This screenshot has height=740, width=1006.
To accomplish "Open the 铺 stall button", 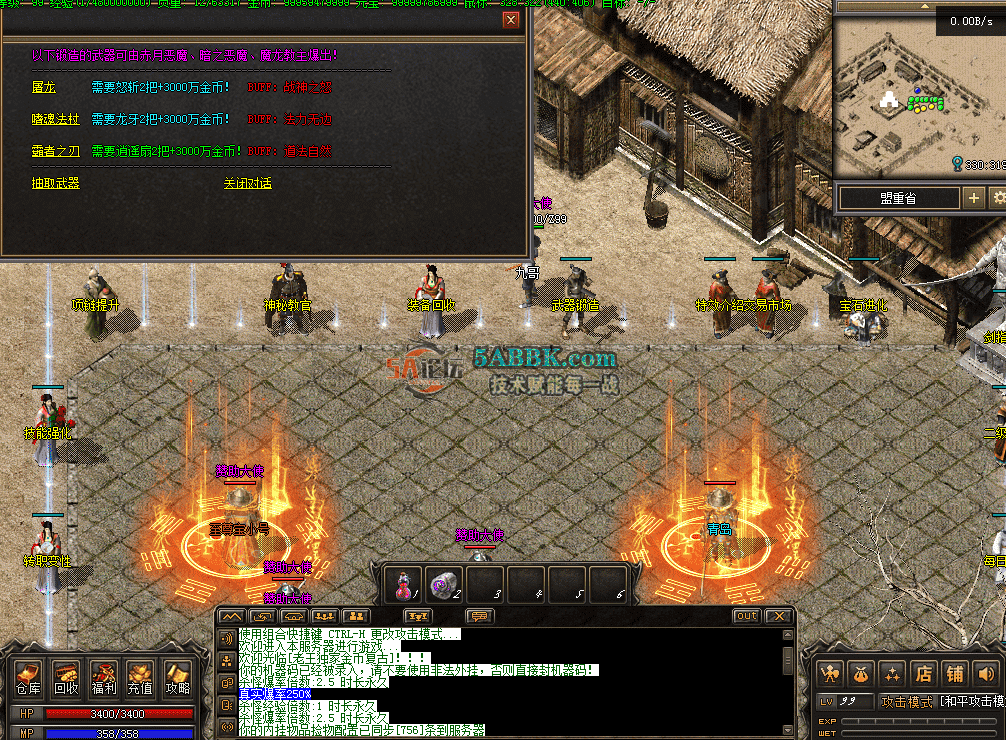I will (954, 673).
